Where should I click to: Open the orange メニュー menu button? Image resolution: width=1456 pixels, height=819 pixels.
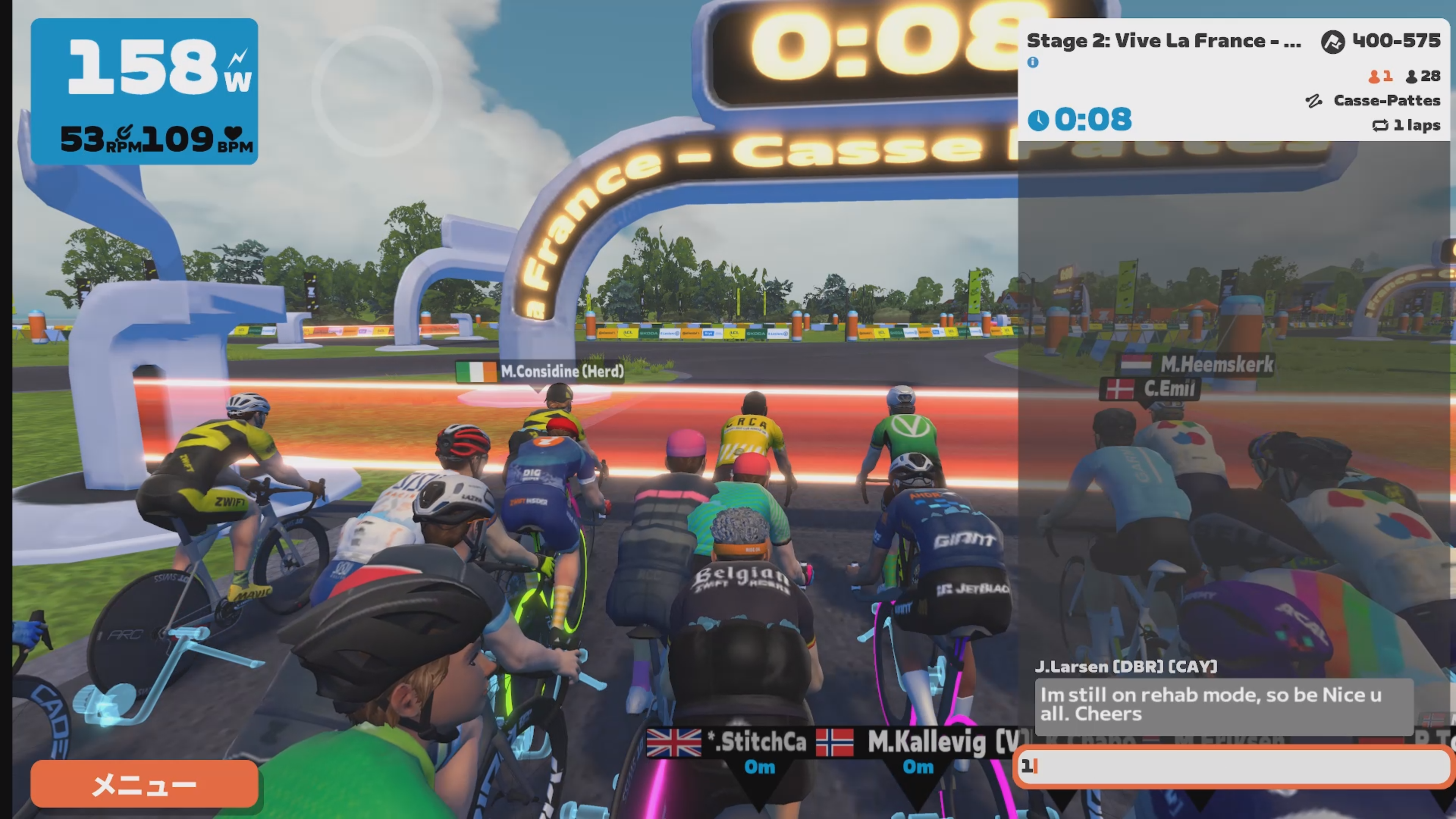click(144, 784)
